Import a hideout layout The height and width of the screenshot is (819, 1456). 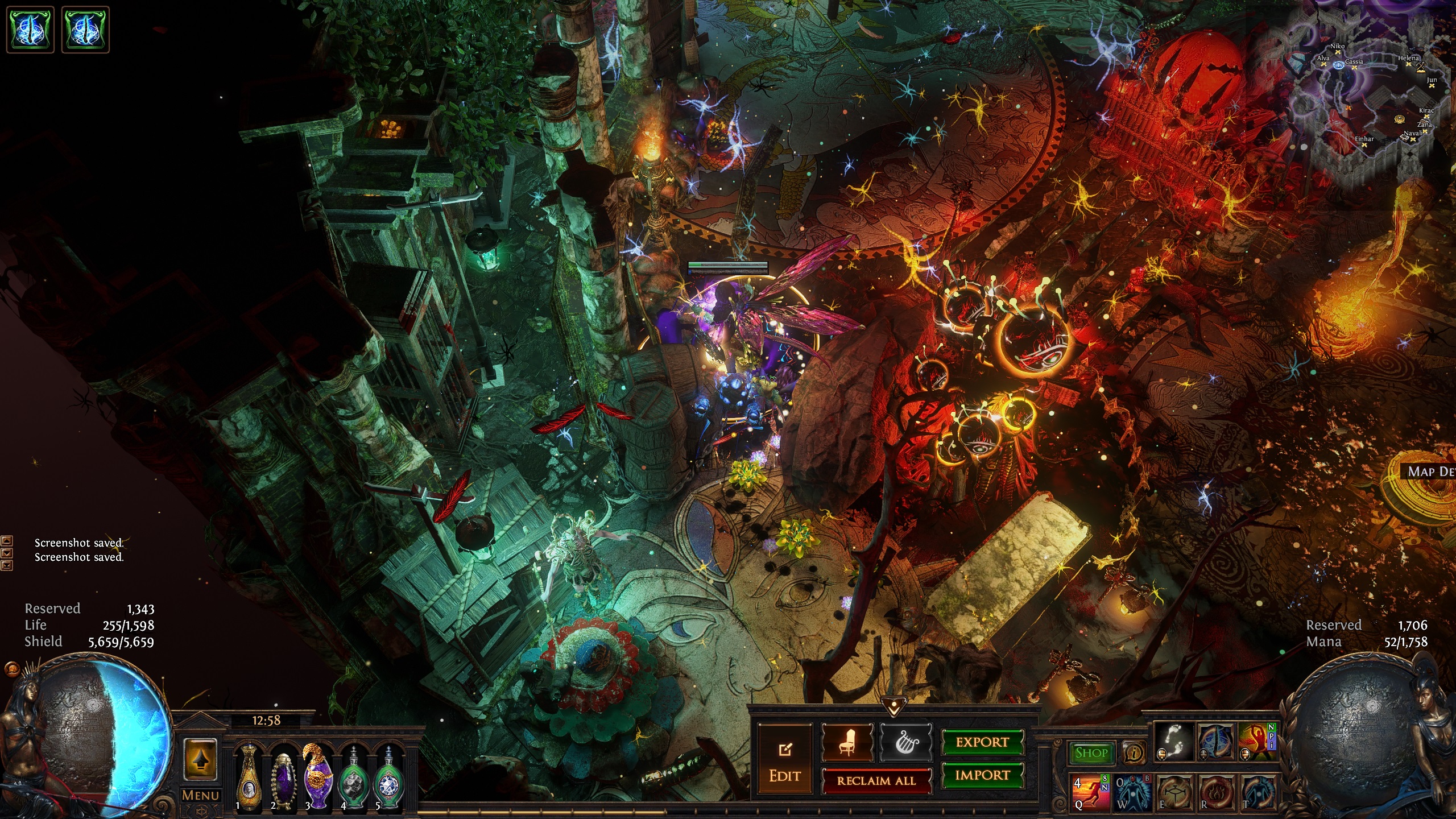coord(982,775)
